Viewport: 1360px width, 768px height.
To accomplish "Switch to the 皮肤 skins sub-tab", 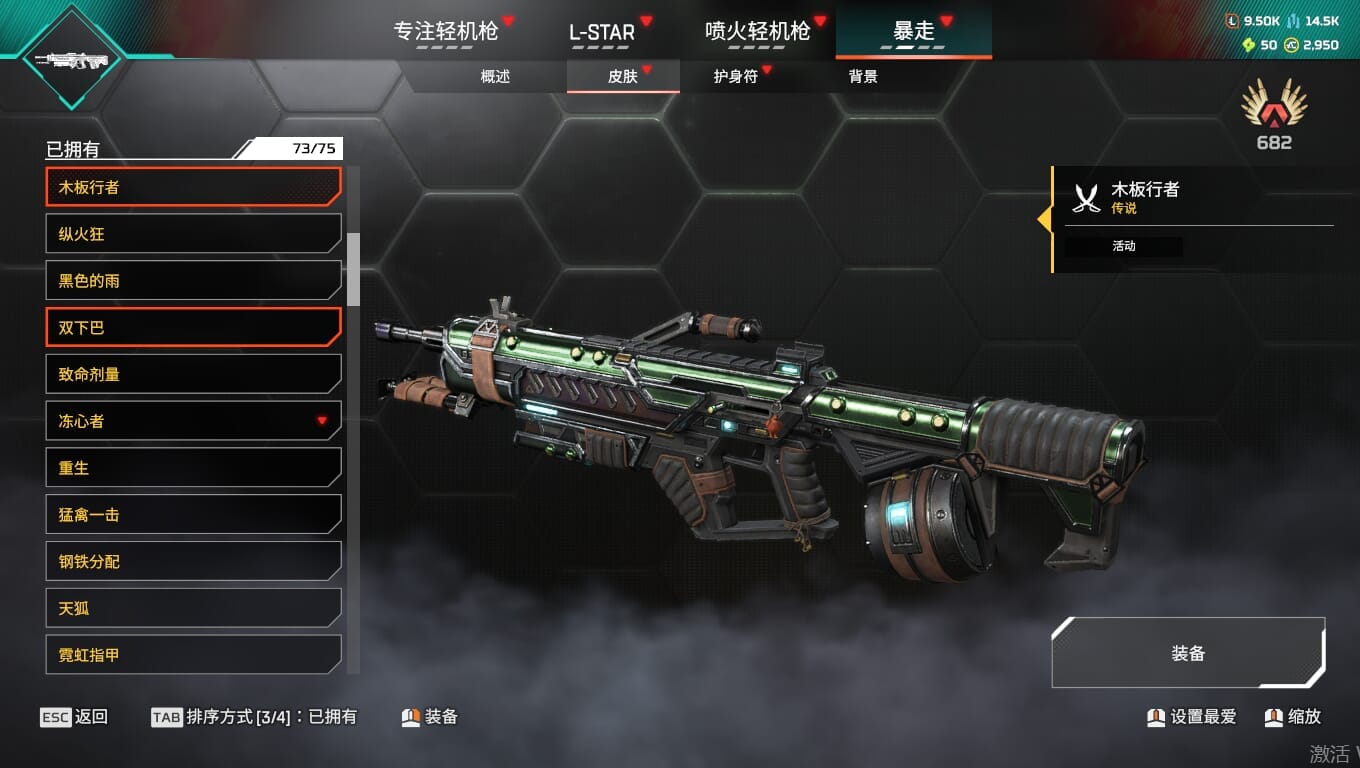I will (622, 76).
